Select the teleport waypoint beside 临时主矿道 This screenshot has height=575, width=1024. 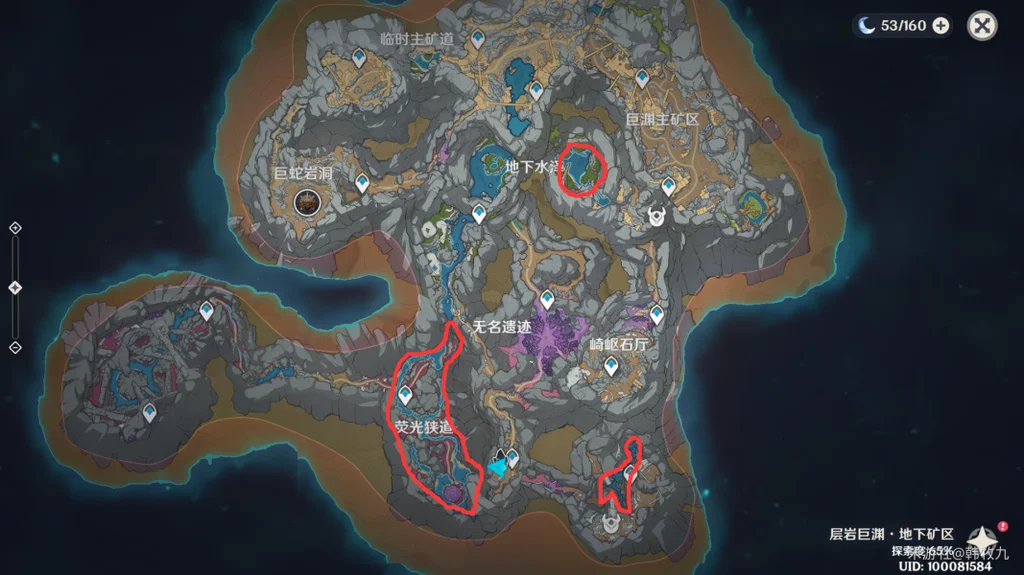tap(479, 39)
